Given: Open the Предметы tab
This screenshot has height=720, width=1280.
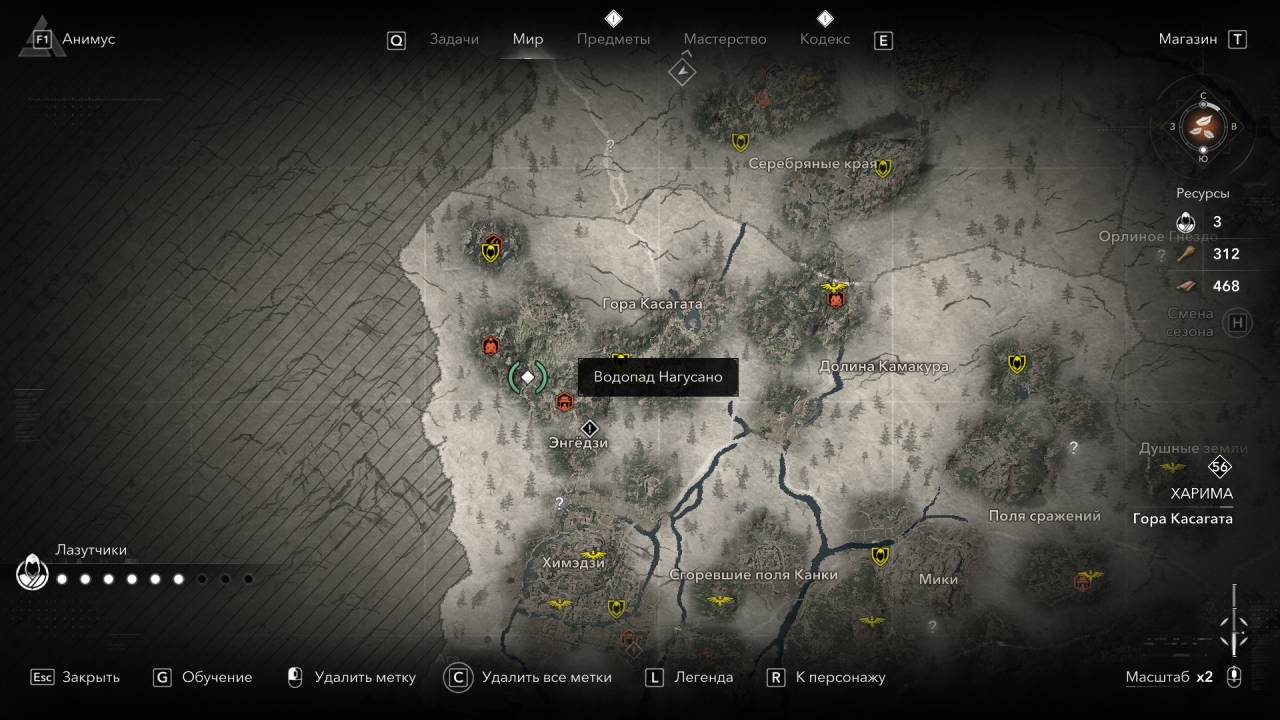Looking at the screenshot, I should click(613, 39).
